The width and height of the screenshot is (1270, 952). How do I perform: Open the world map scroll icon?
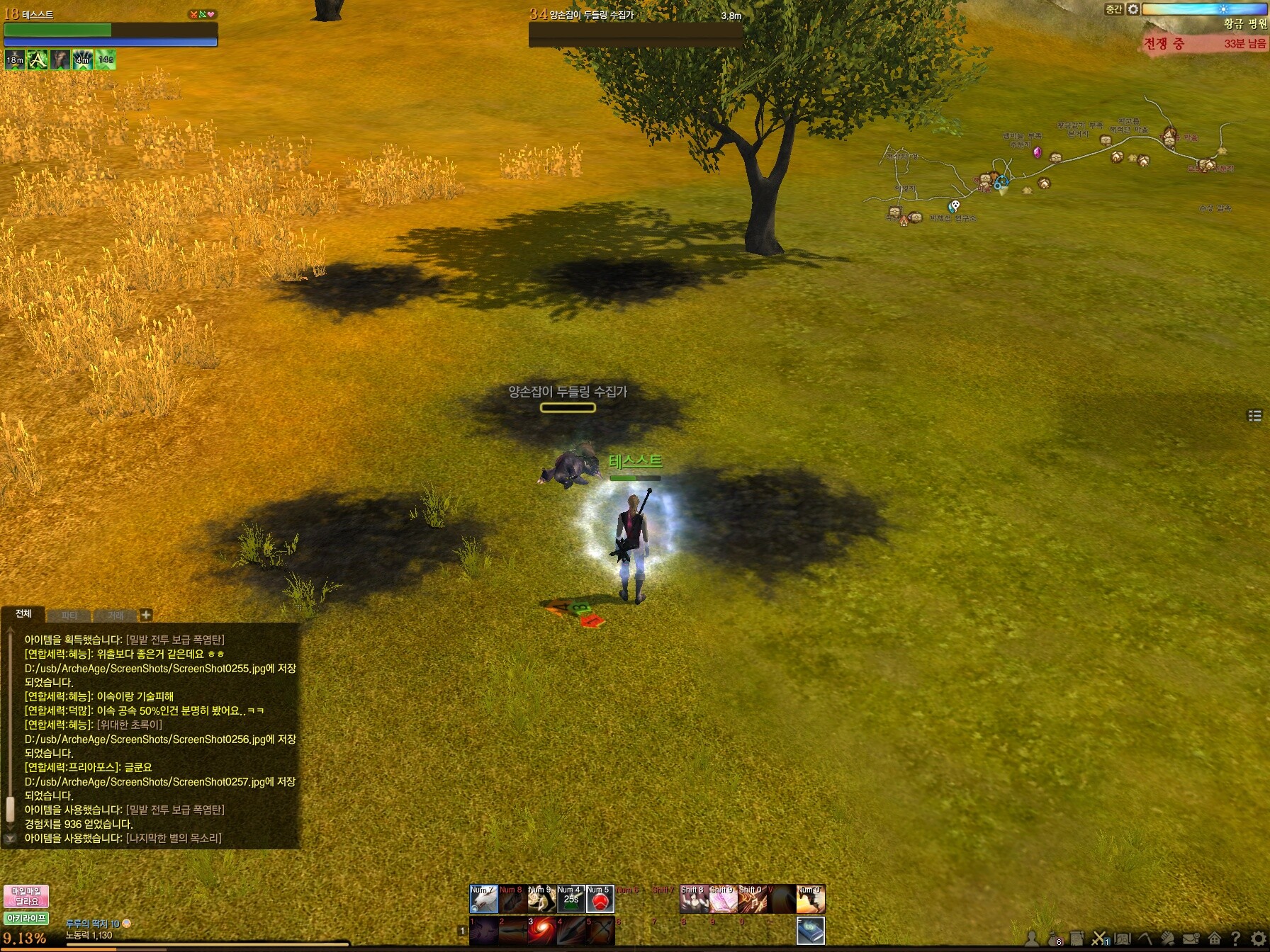(1123, 939)
